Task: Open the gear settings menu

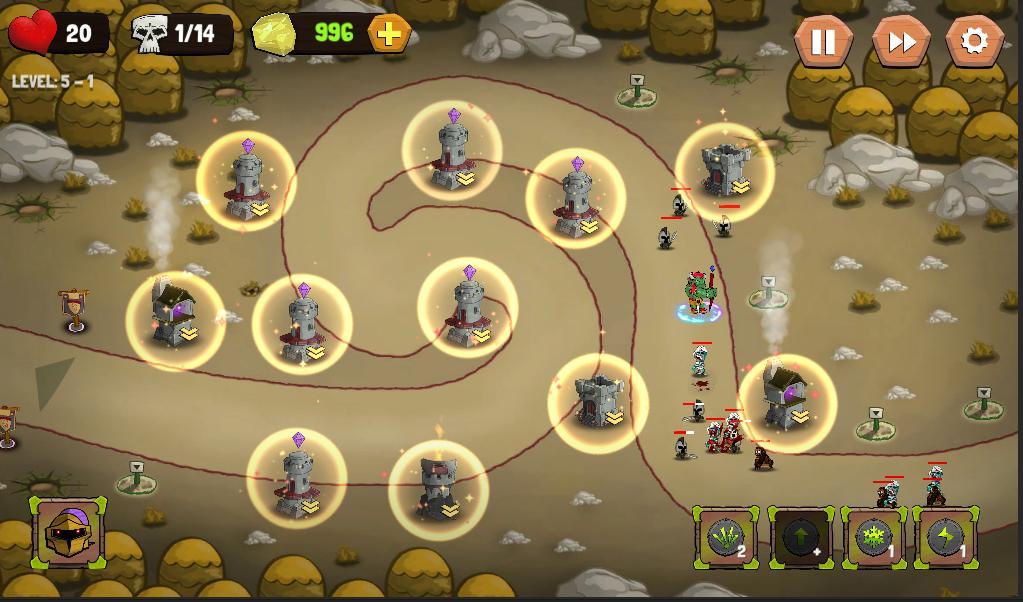Action: [x=974, y=41]
